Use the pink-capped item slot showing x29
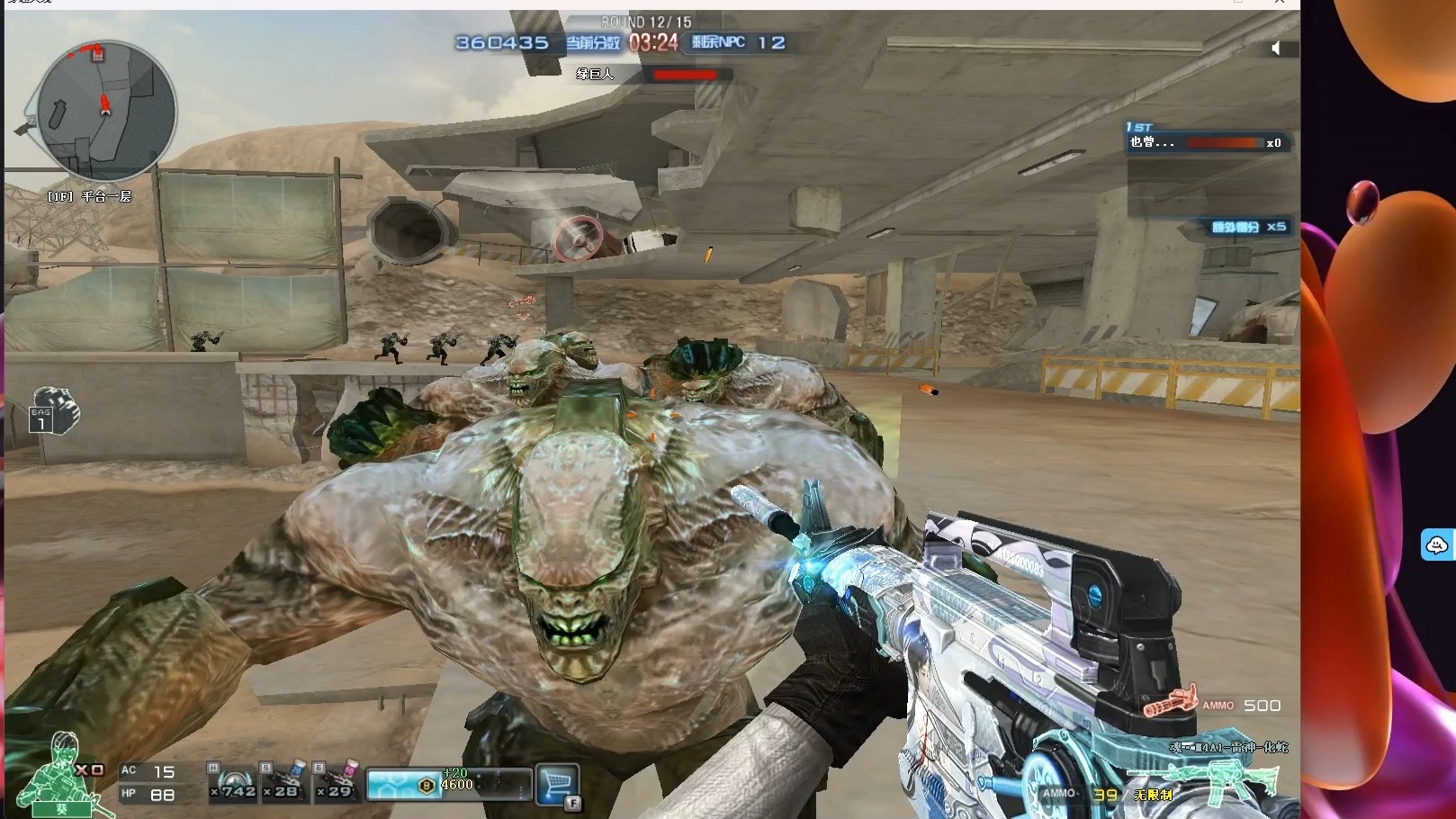This screenshot has width=1456, height=819. pyautogui.click(x=338, y=781)
